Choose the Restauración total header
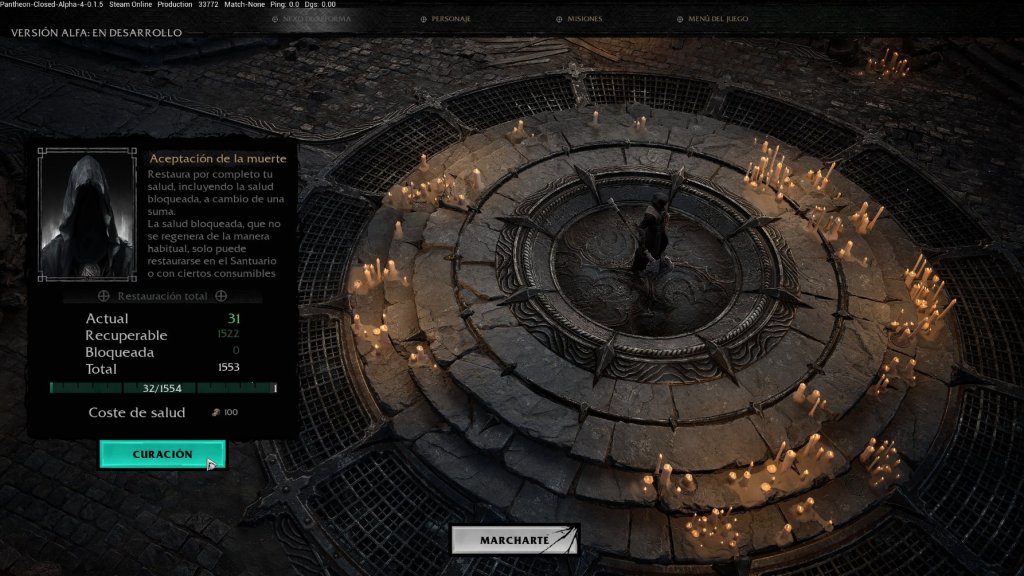This screenshot has width=1024, height=576. (162, 296)
